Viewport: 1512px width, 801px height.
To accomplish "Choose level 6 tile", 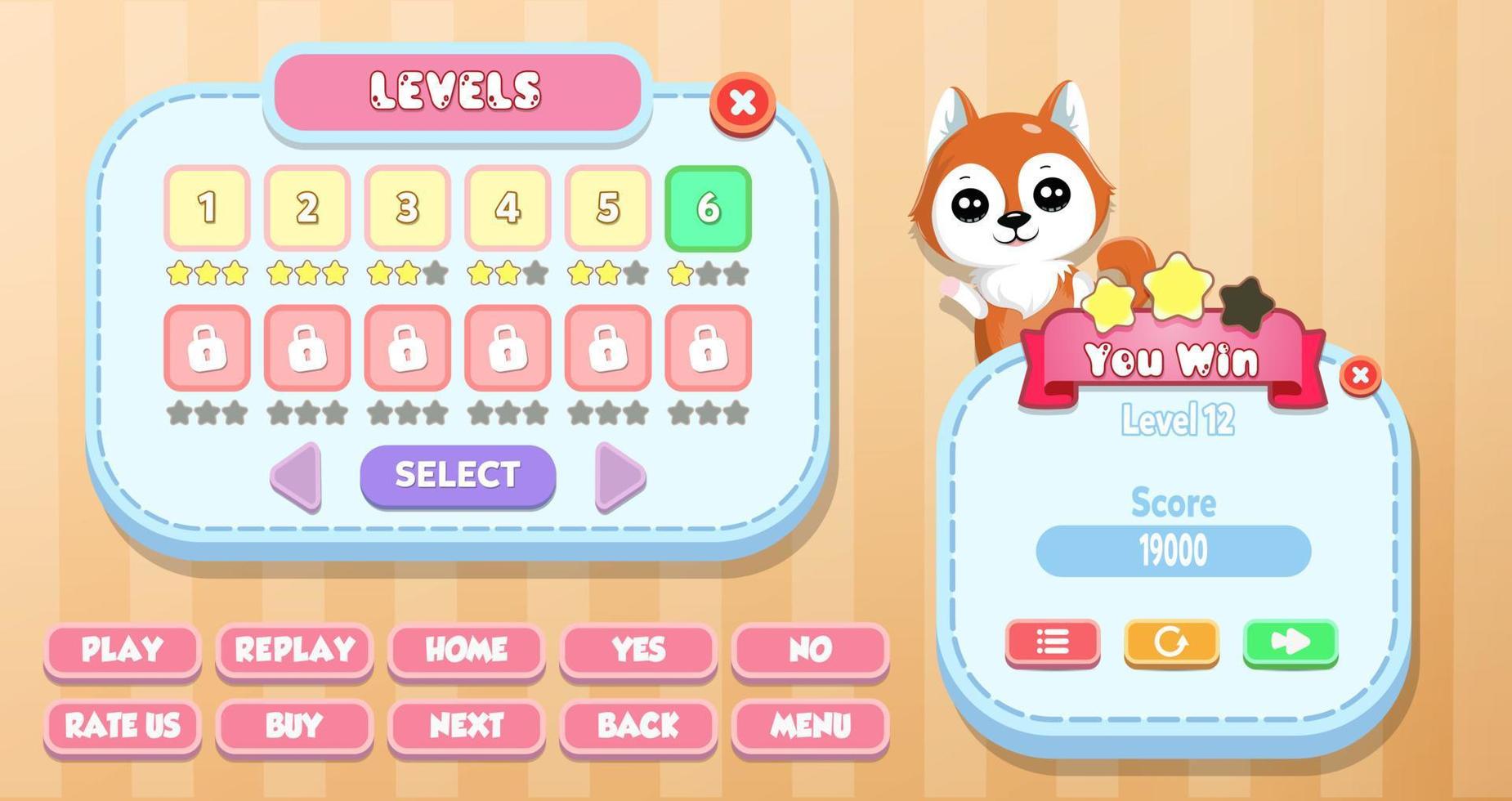I will click(x=708, y=208).
